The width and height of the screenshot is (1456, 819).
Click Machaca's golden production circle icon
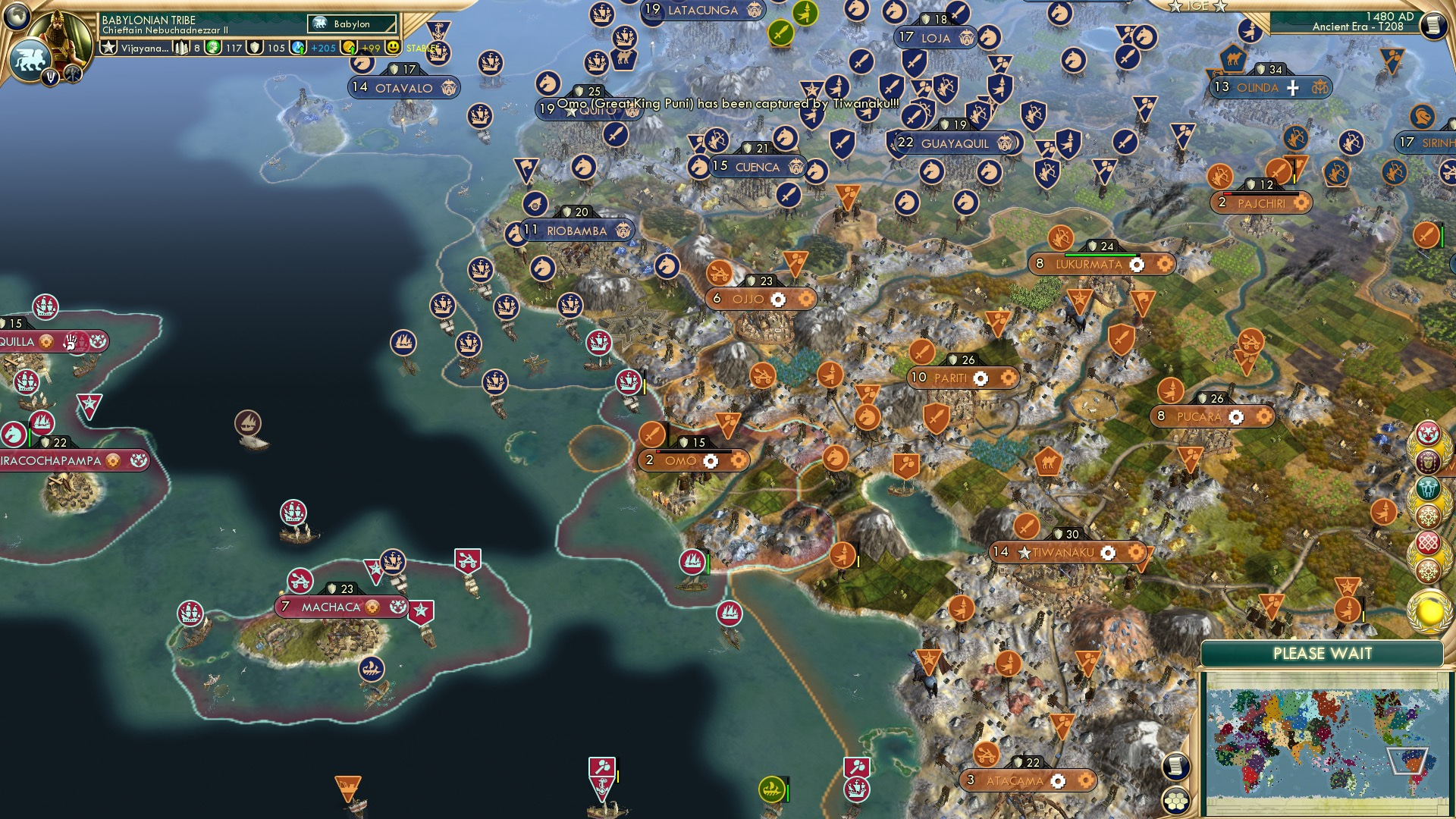click(371, 607)
